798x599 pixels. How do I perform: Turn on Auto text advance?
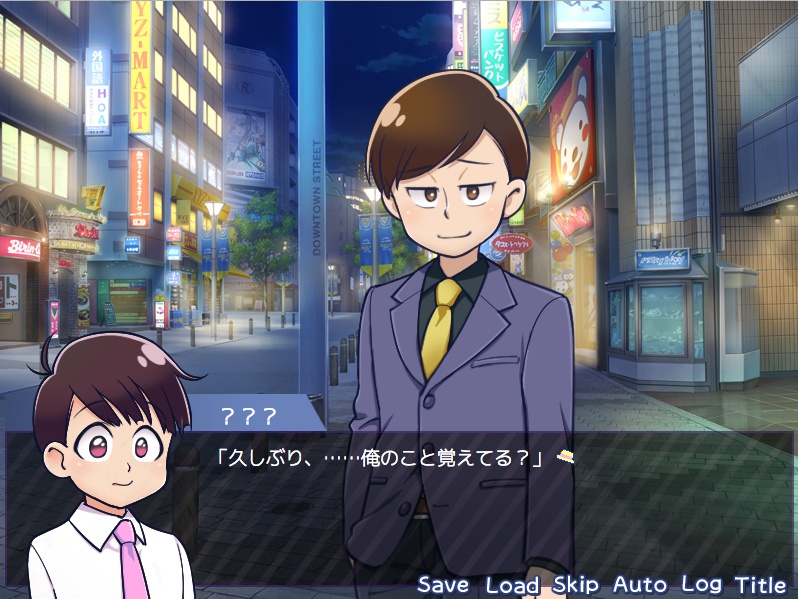639,584
